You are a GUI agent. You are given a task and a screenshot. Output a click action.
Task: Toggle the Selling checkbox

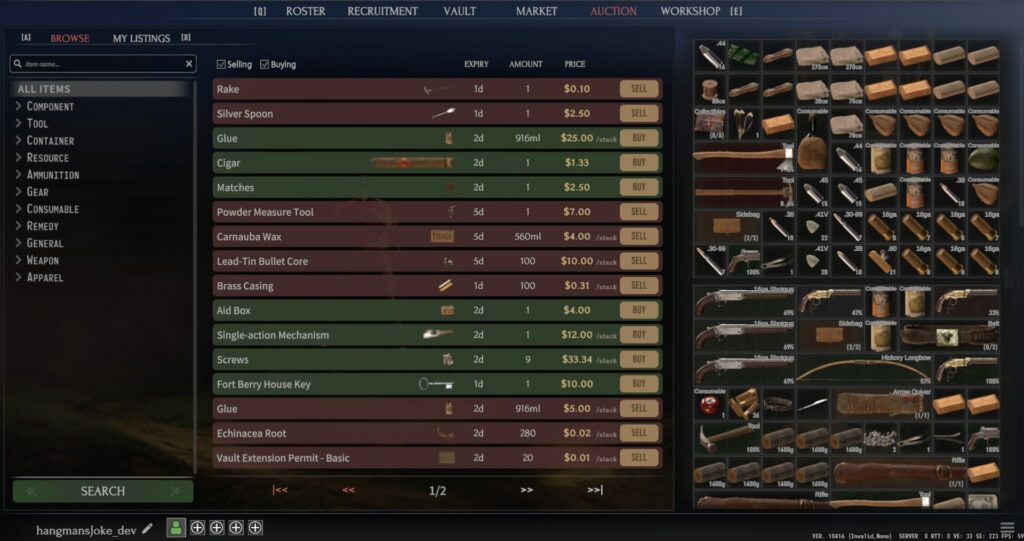click(x=222, y=65)
